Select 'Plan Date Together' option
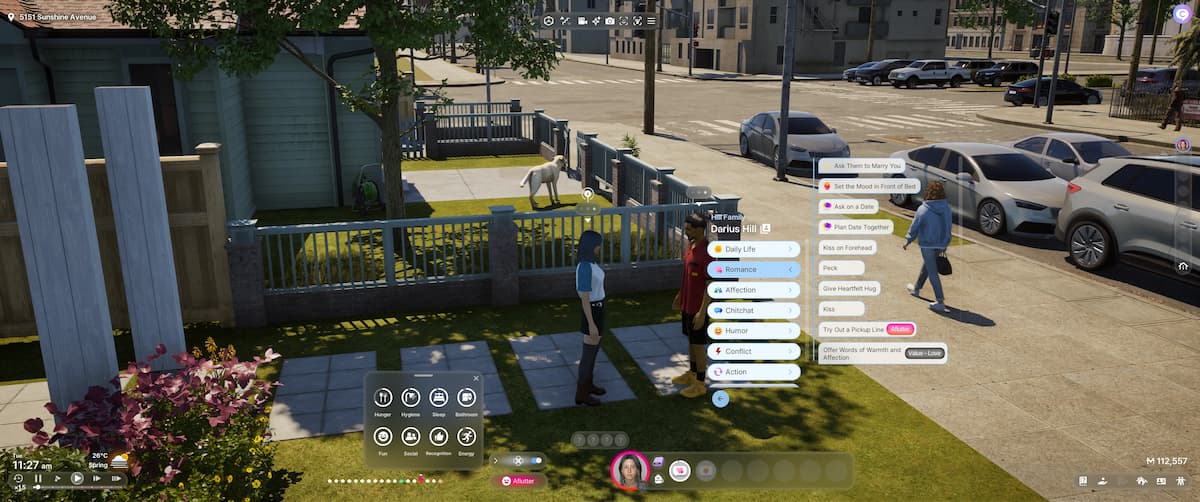Viewport: 1200px width, 502px height. (x=855, y=227)
